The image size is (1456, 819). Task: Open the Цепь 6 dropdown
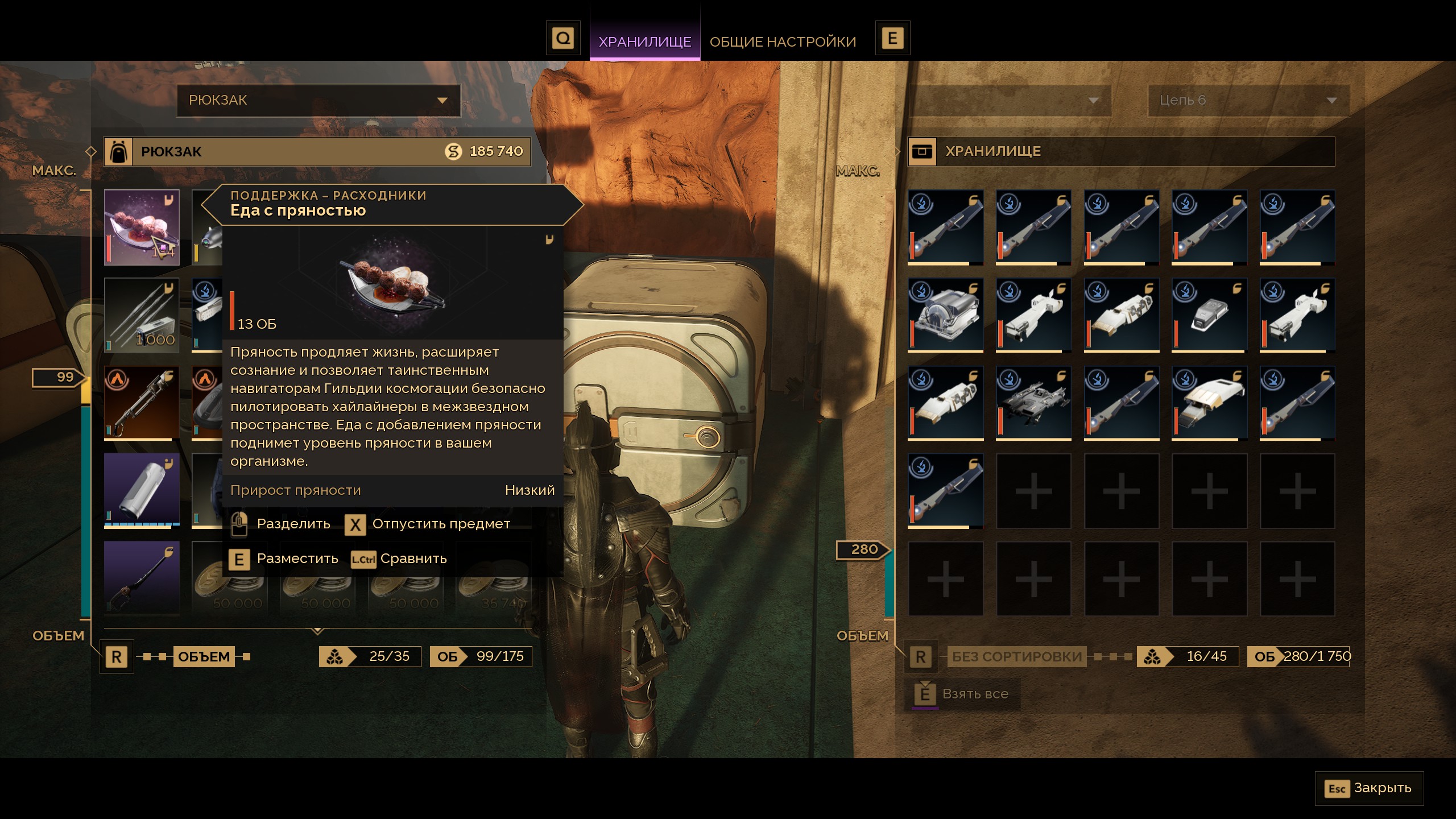pyautogui.click(x=1248, y=100)
